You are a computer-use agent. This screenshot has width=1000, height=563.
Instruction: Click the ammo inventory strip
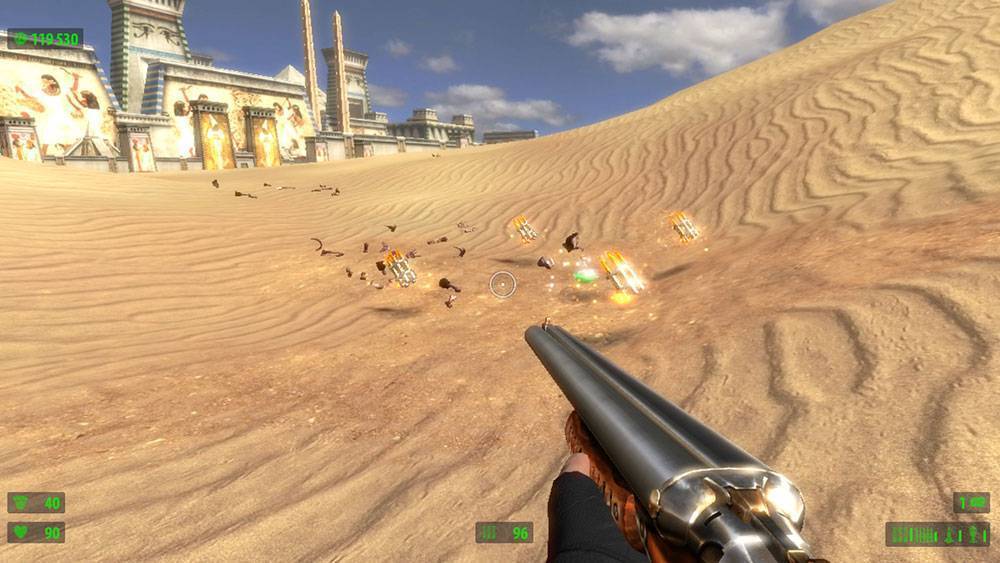pyautogui.click(x=937, y=534)
